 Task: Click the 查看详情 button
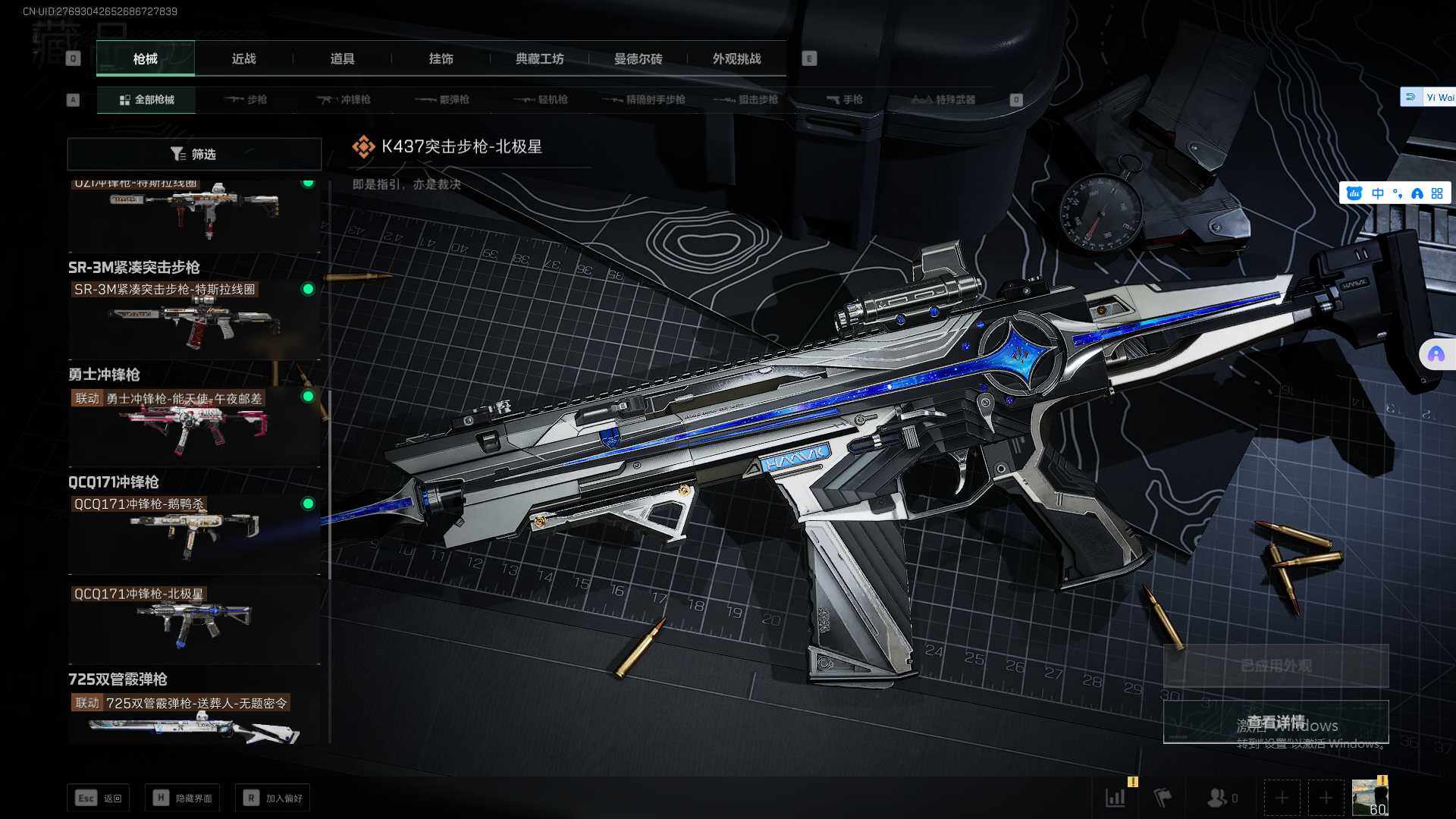point(1276,721)
